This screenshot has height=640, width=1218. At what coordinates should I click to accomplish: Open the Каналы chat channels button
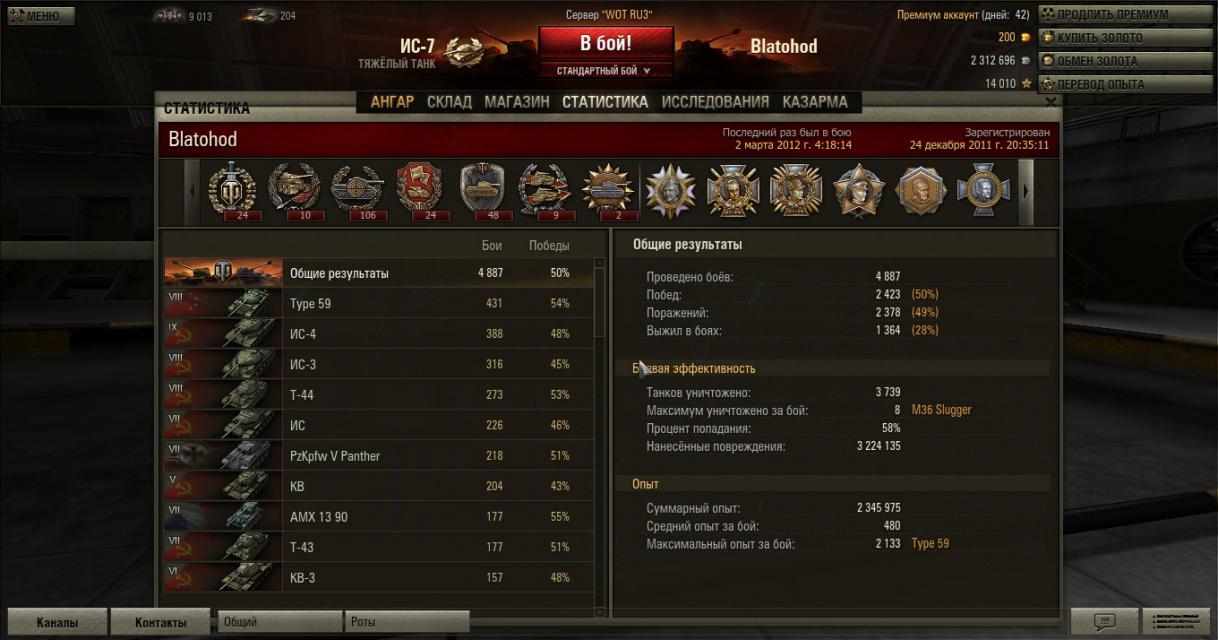click(x=56, y=622)
